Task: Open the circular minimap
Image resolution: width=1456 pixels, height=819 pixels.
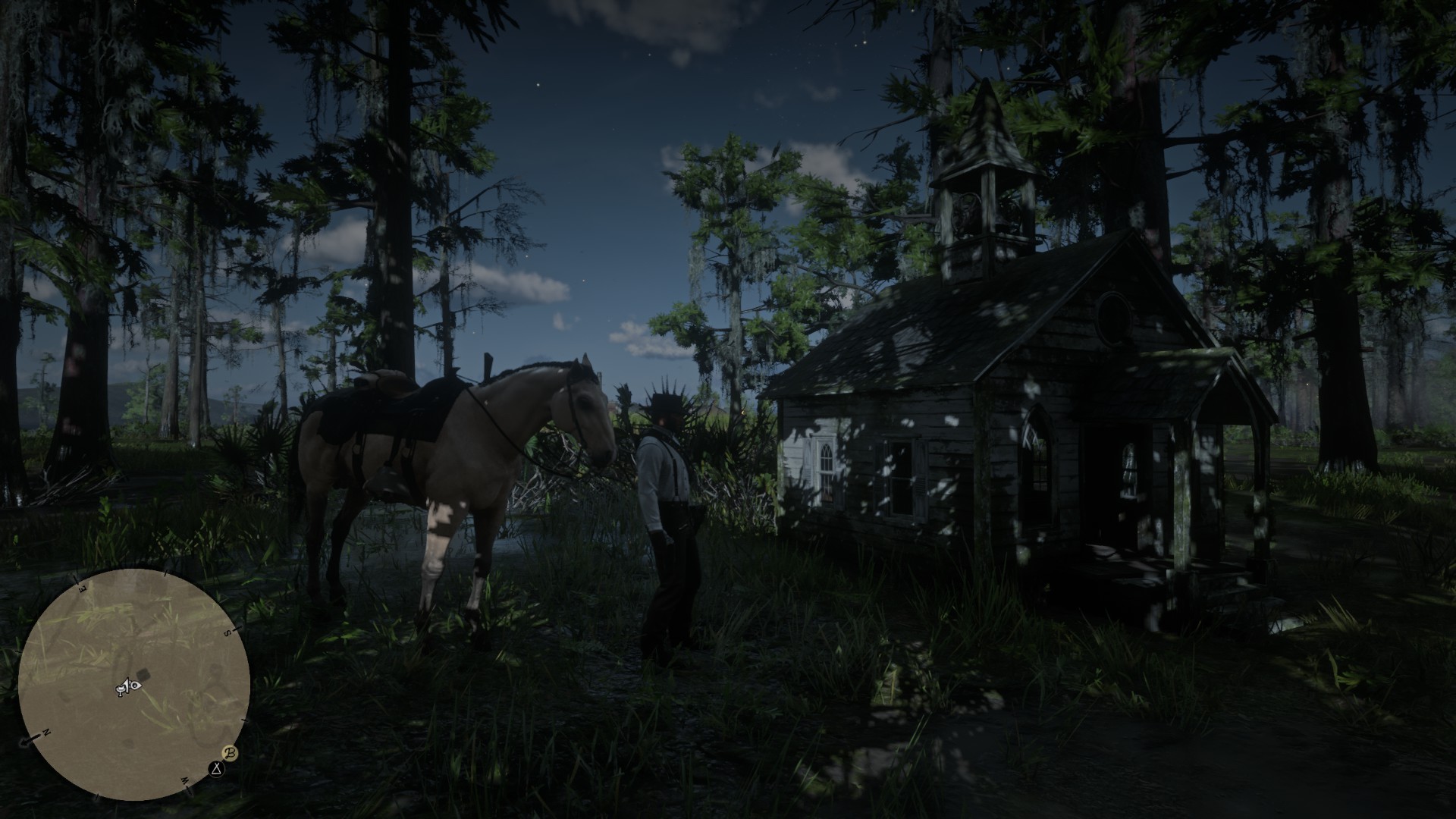Action: coord(134,683)
